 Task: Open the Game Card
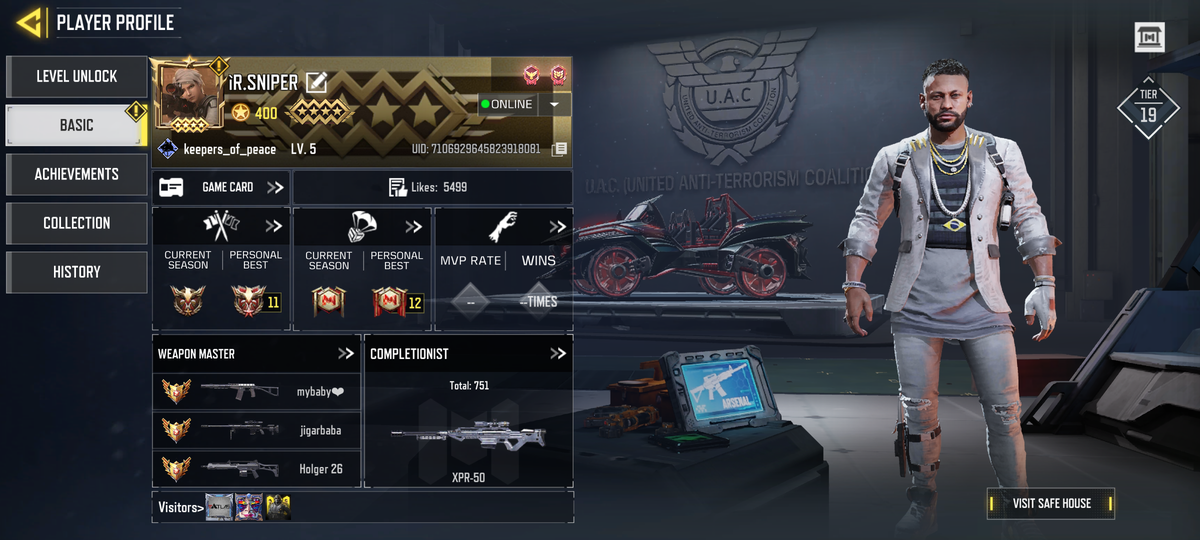point(222,187)
